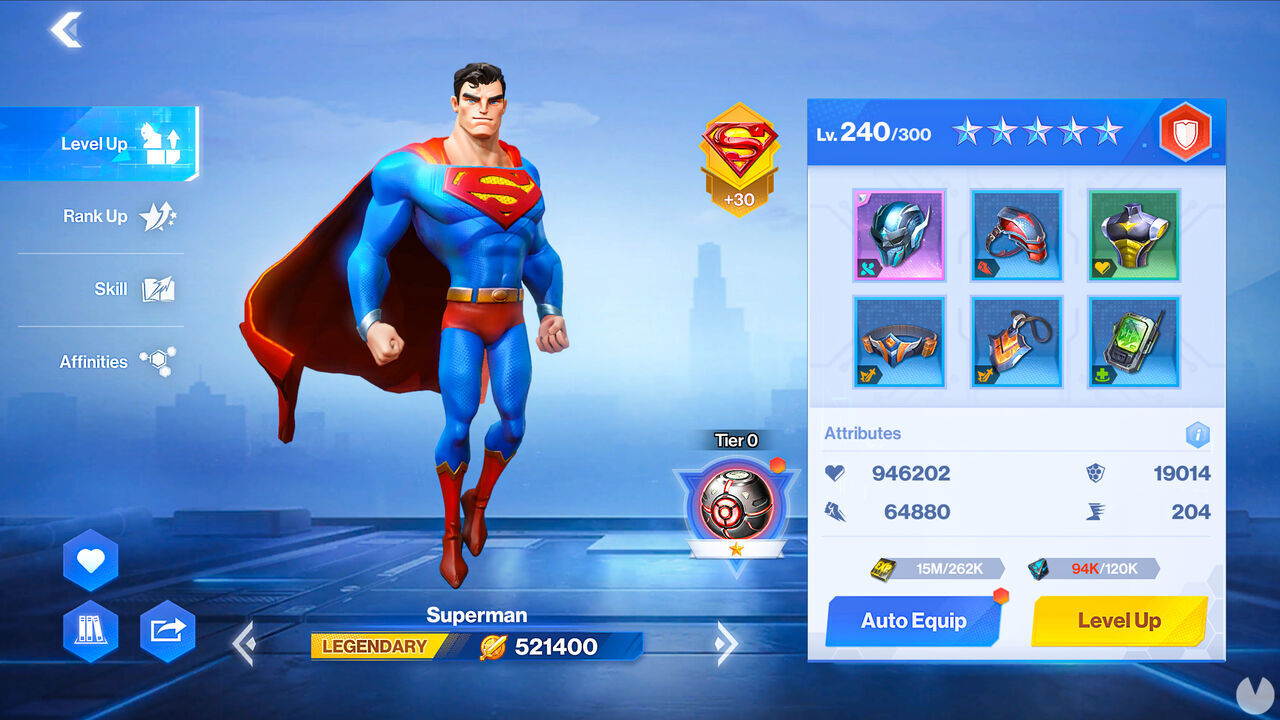This screenshot has width=1280, height=720.
Task: Open the Tier 0 core emblem
Action: tap(737, 505)
